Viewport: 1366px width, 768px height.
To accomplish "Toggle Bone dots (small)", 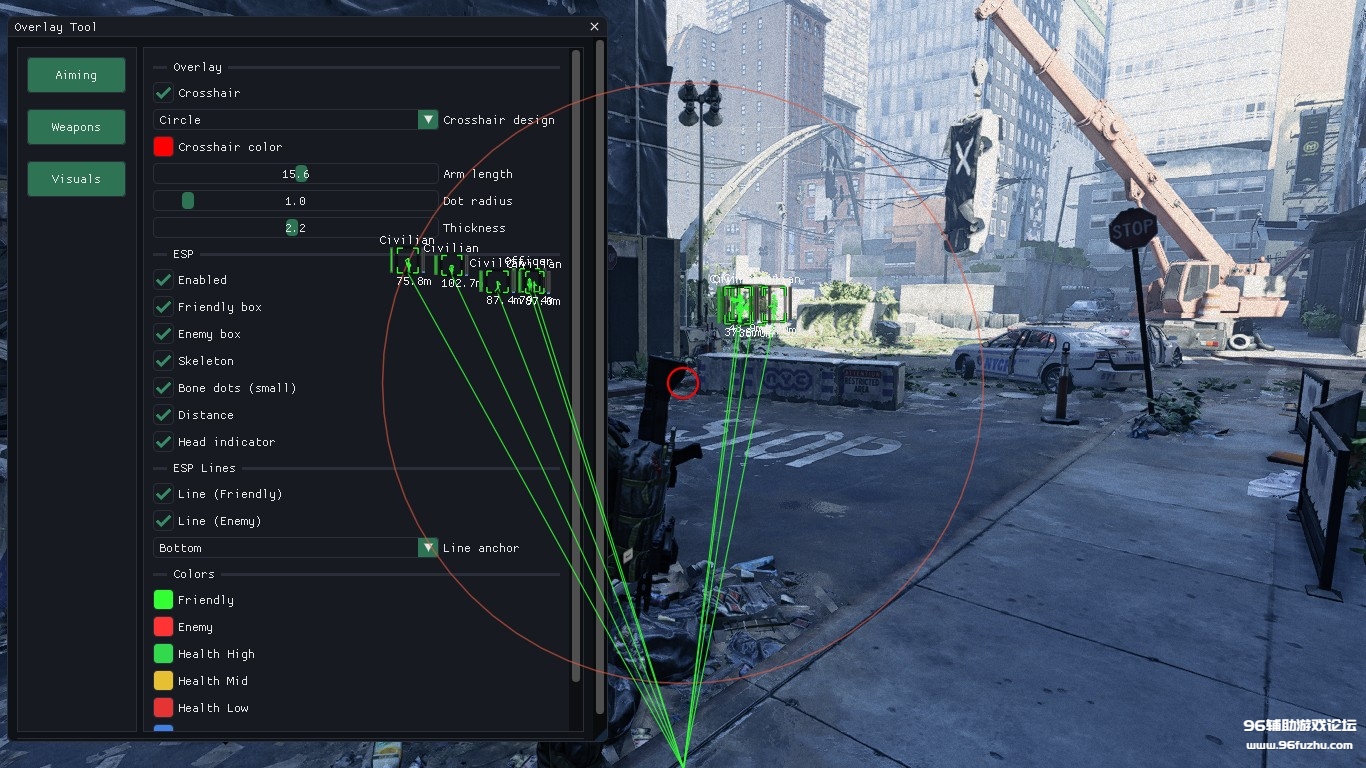I will coord(163,388).
